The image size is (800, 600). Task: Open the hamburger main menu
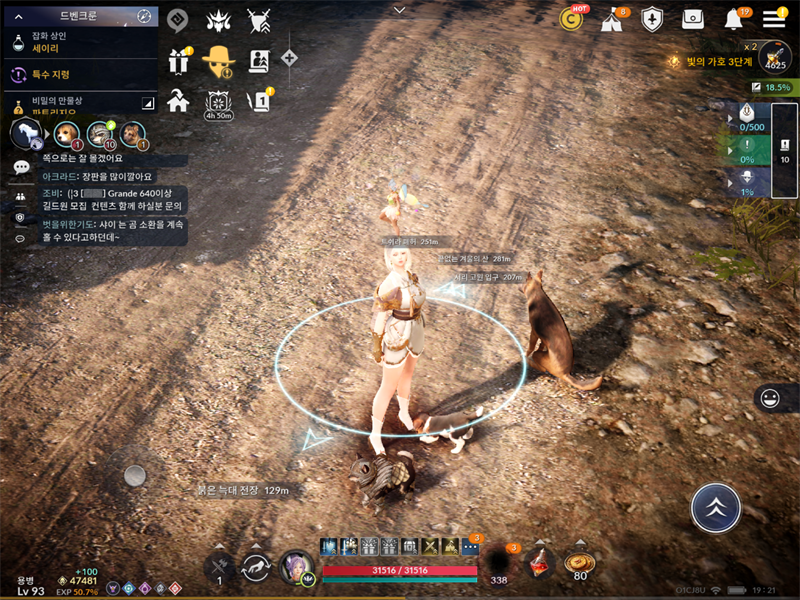774,19
